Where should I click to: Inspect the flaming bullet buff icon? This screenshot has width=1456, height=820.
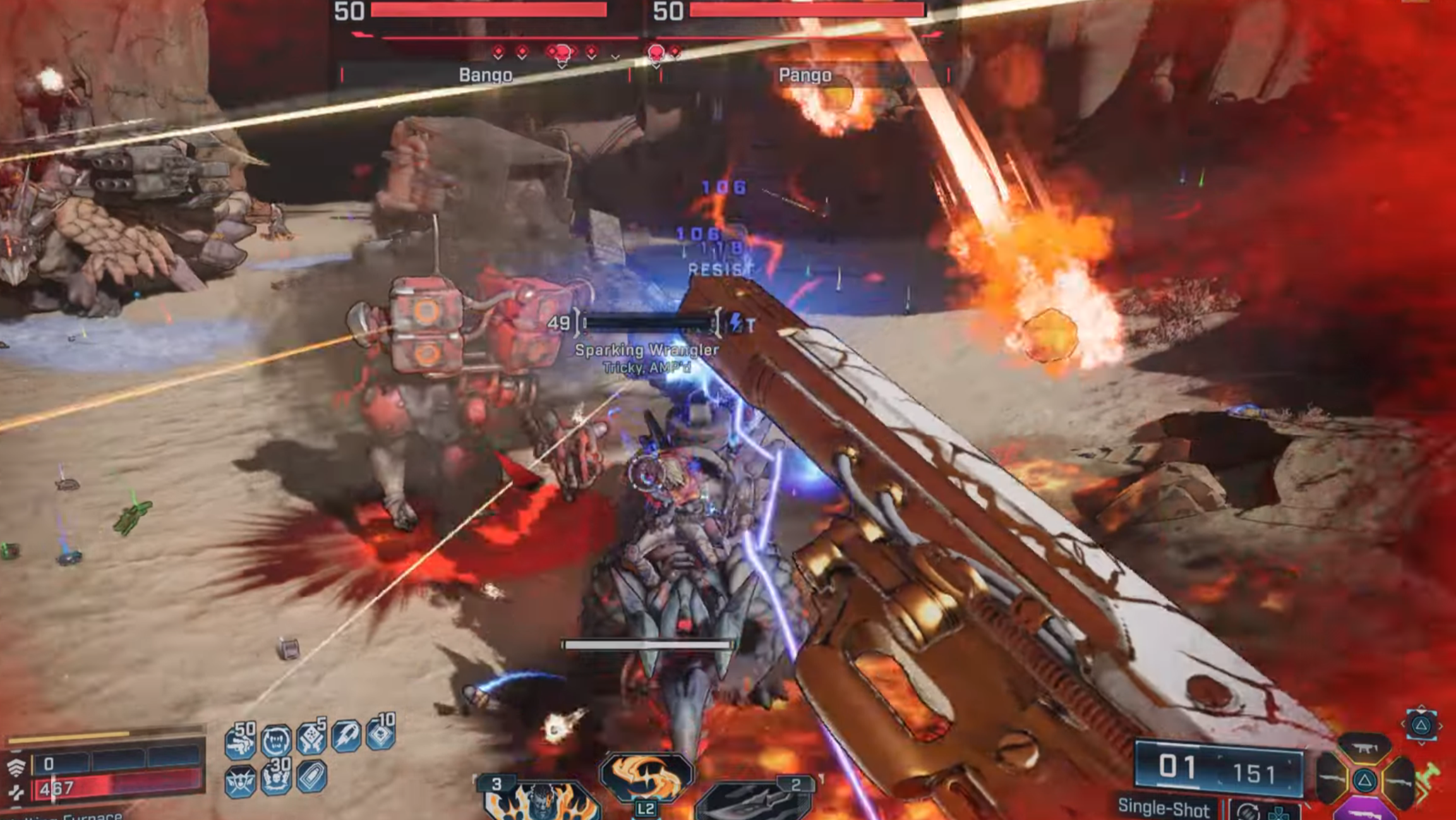(346, 737)
